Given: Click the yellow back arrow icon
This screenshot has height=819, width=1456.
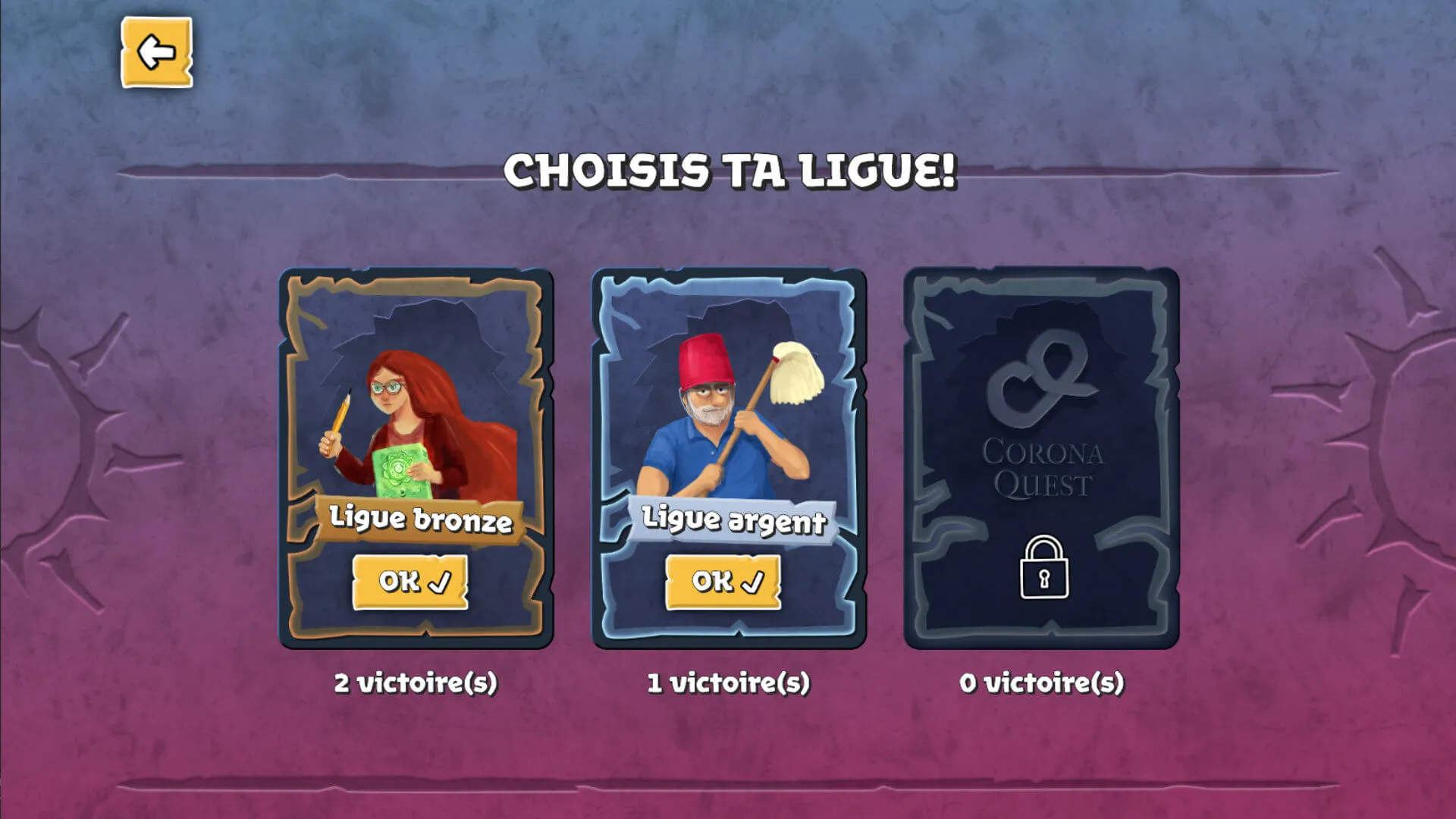Looking at the screenshot, I should coord(155,52).
